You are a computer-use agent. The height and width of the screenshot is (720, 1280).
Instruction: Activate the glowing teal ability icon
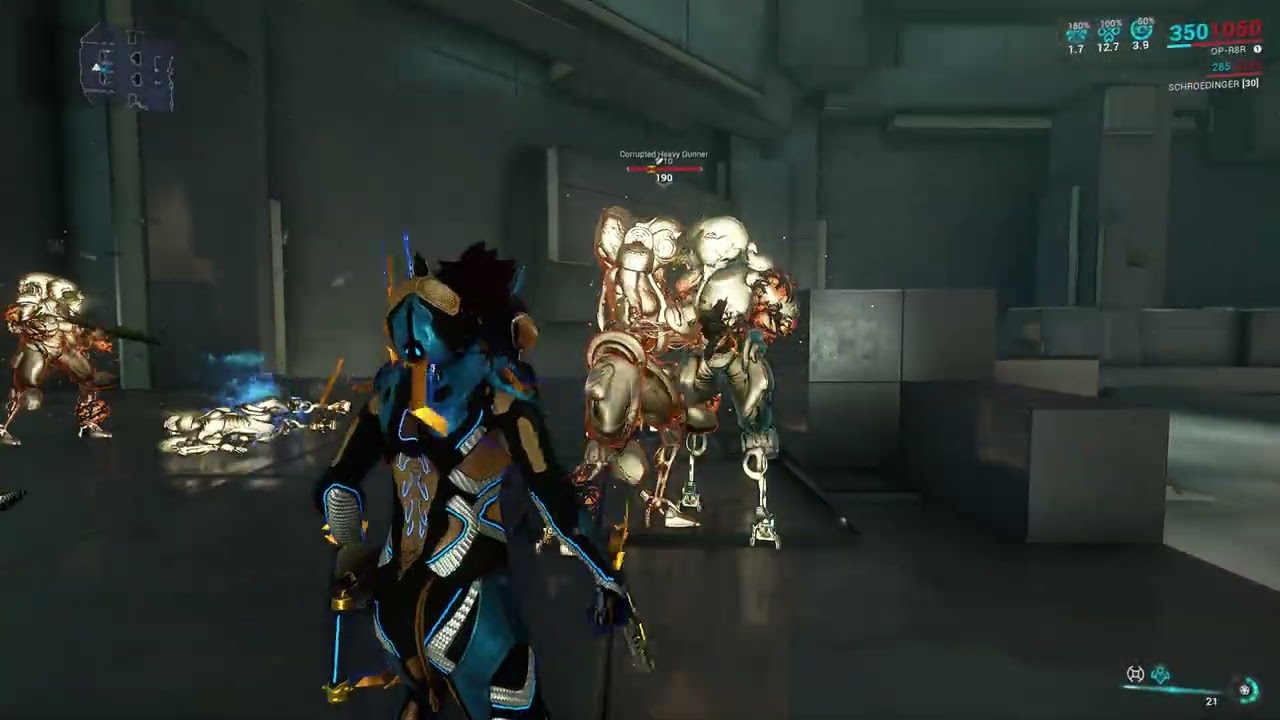(x=1160, y=675)
